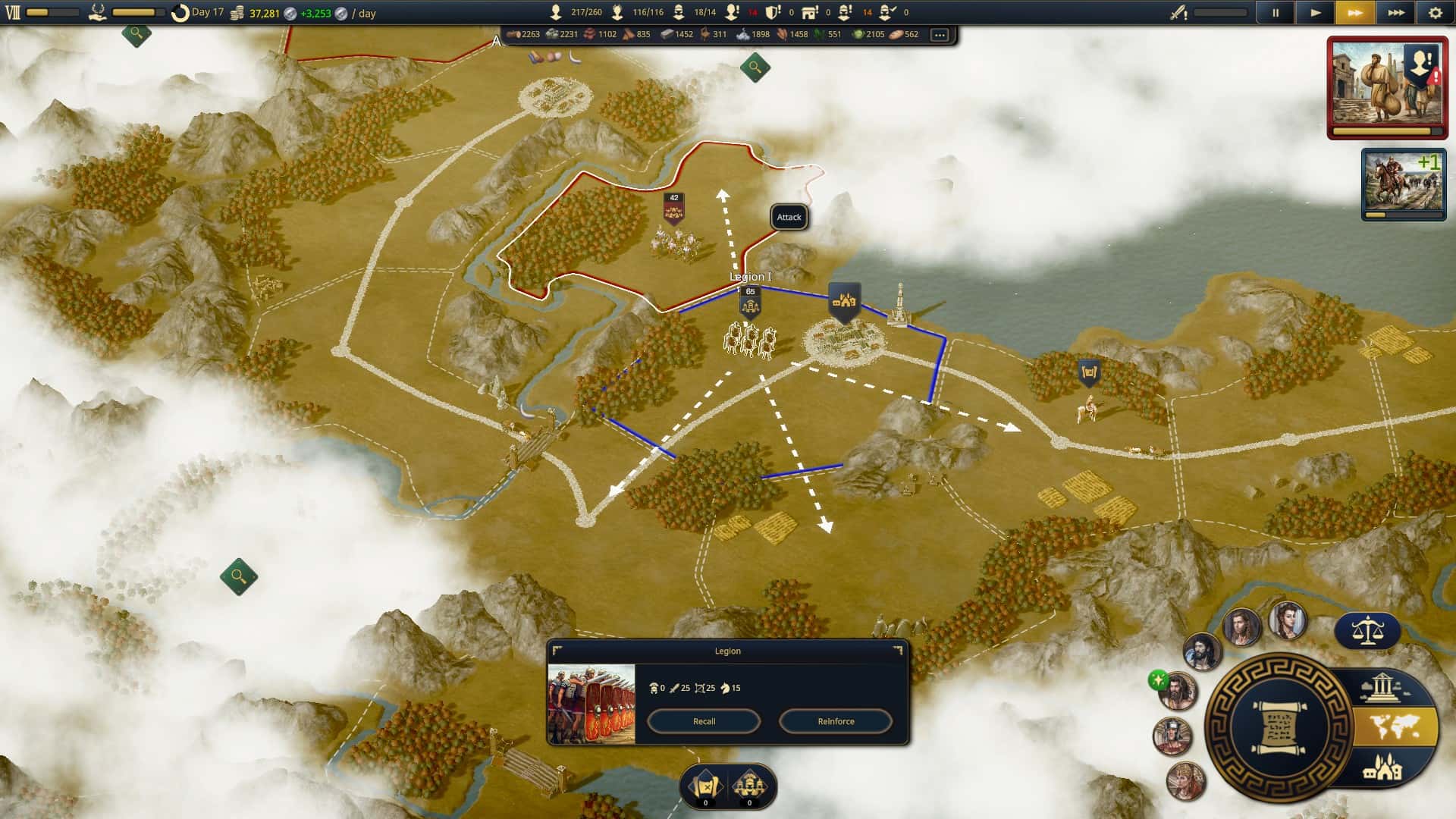Viewport: 1456px width, 819px height.
Task: Switch to normal play speed
Action: click(1315, 13)
